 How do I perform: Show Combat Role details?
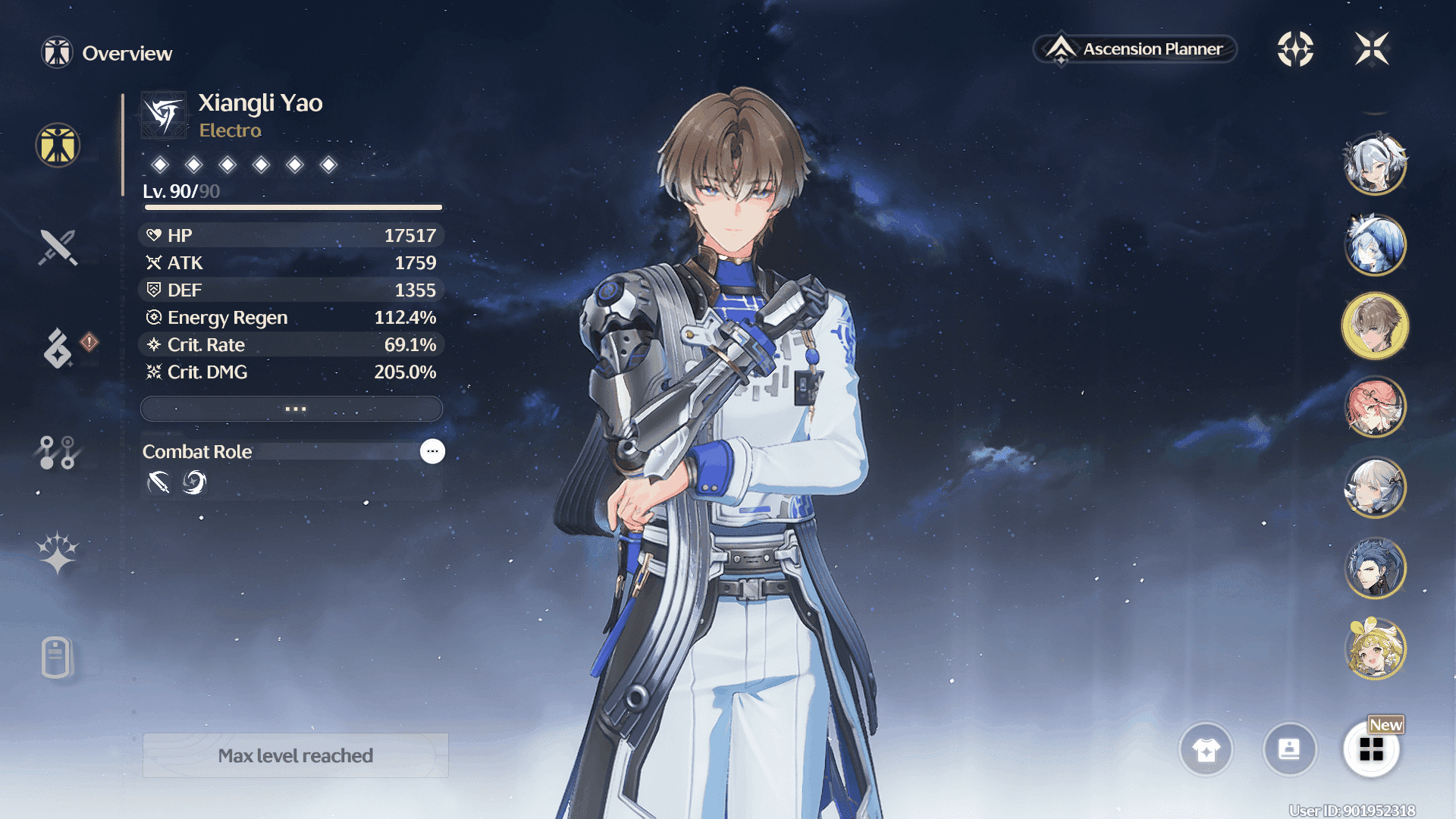[x=432, y=451]
